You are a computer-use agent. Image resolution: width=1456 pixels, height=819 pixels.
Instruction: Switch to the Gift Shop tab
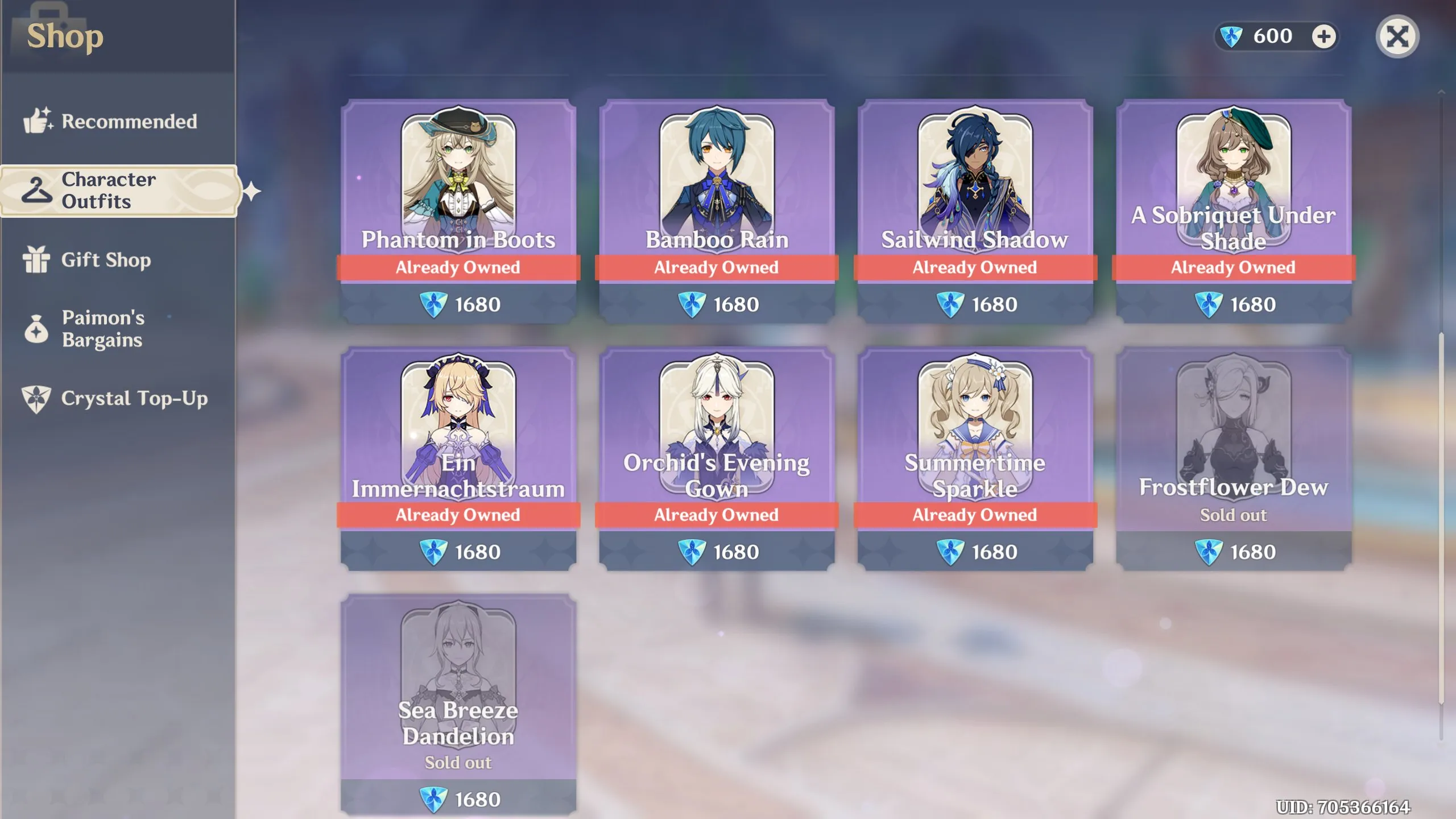pos(106,260)
